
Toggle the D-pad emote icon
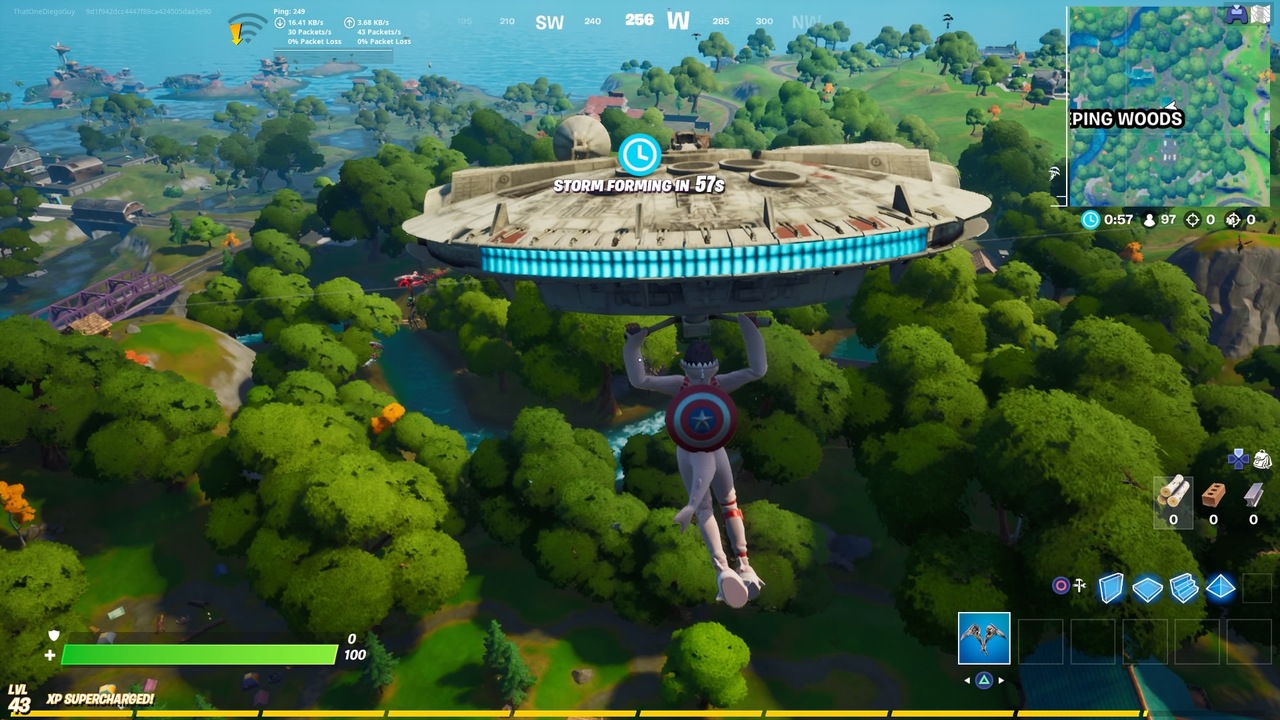[x=1239, y=461]
